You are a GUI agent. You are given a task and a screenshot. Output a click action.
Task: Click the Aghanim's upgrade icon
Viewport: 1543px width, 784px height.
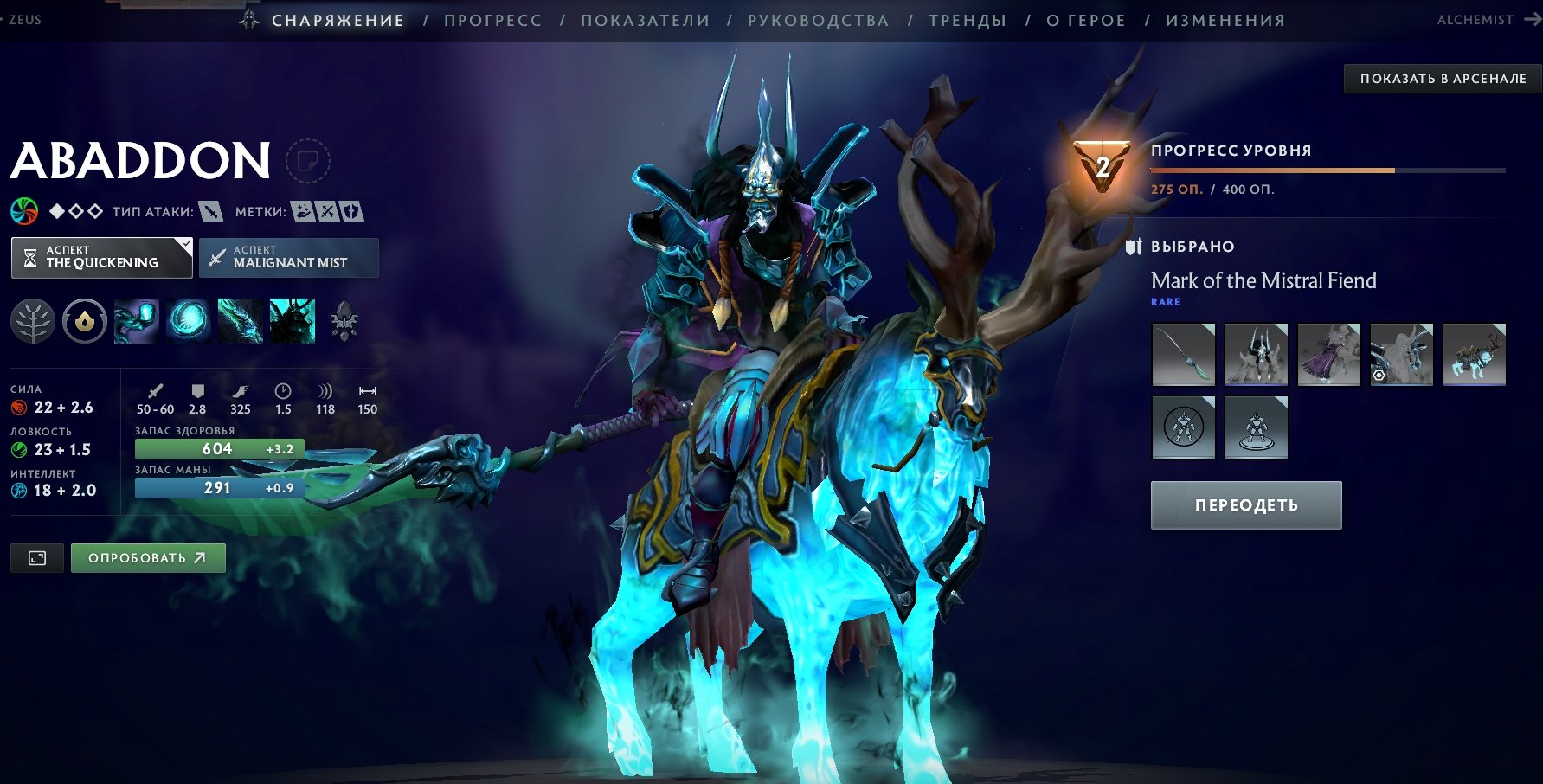click(x=344, y=322)
